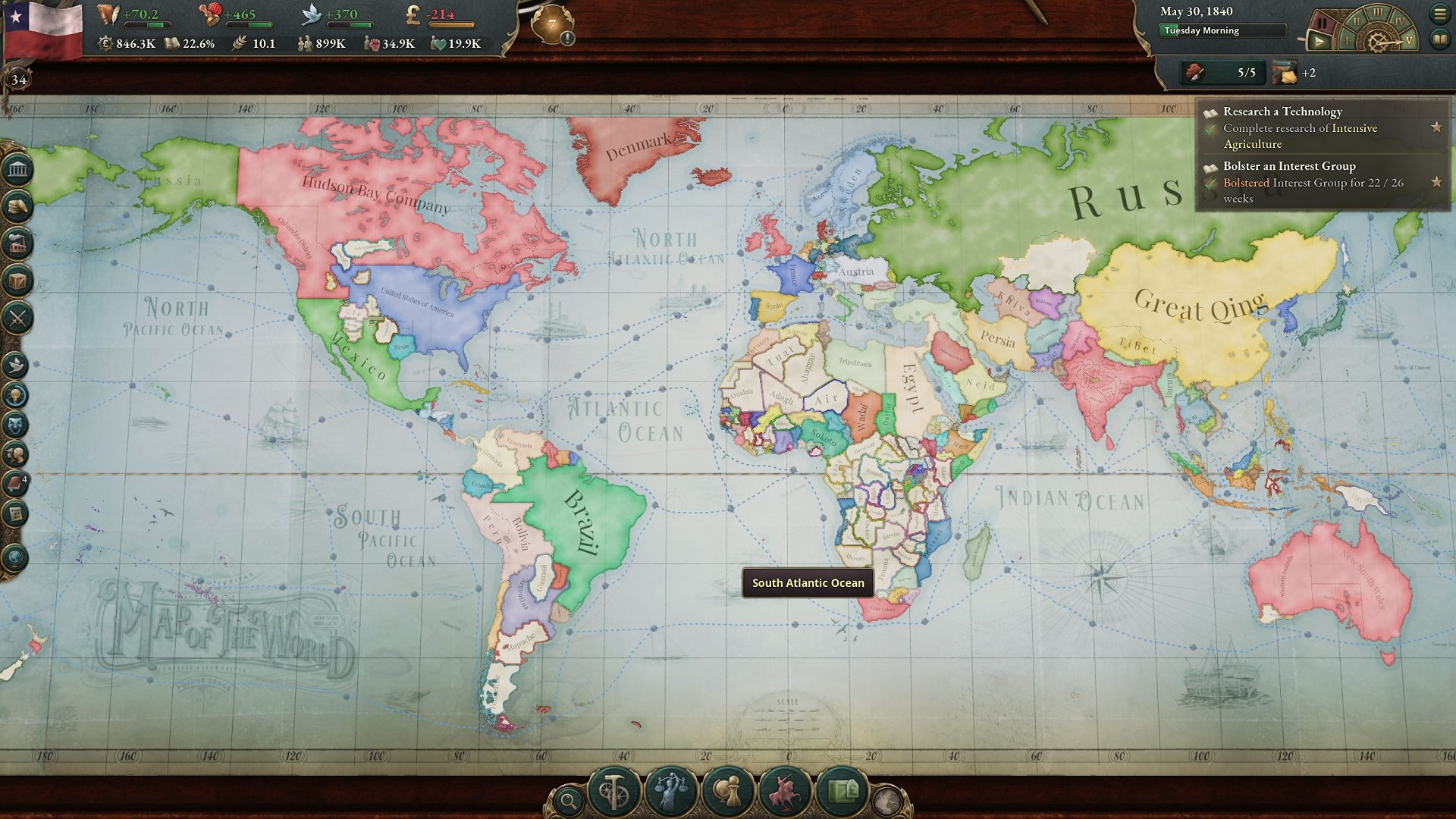Viewport: 1456px width, 819px height.
Task: Select the Trade lens with the goods icon
Action: [843, 790]
